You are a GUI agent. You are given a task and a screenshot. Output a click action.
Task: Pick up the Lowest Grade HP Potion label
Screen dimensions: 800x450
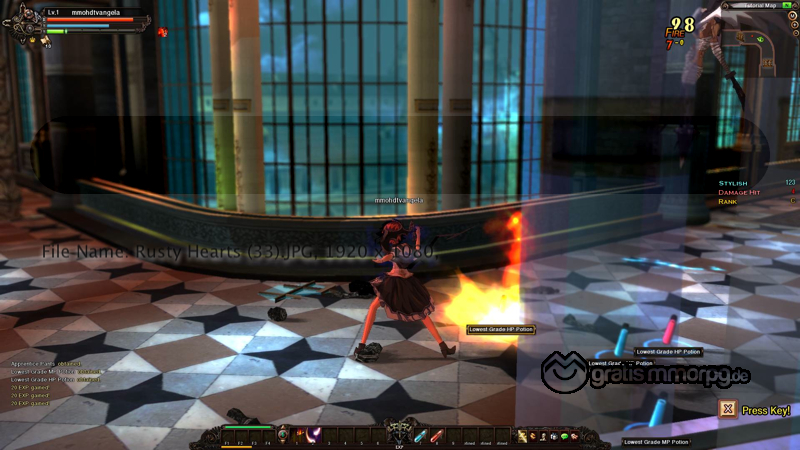click(500, 329)
